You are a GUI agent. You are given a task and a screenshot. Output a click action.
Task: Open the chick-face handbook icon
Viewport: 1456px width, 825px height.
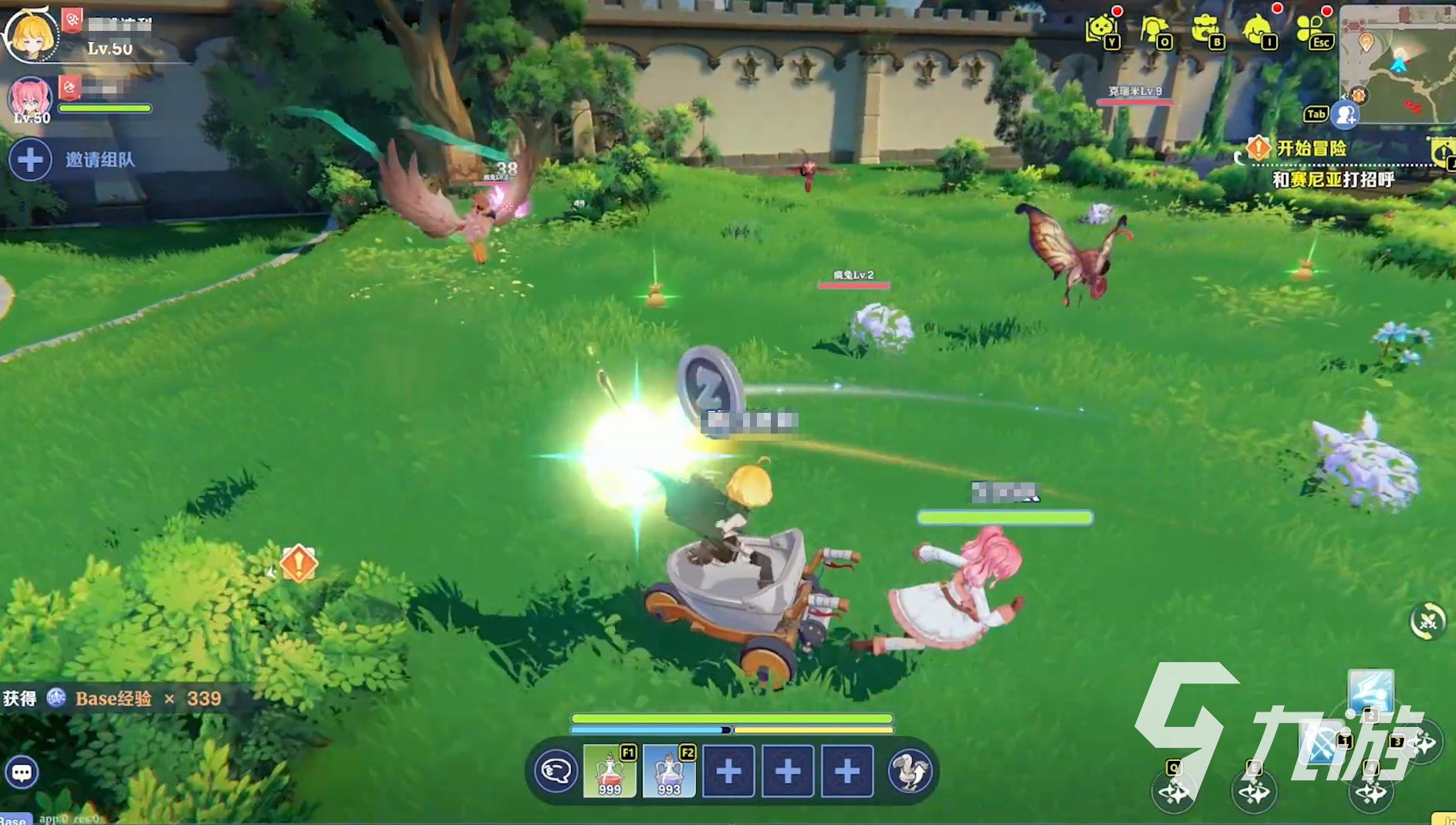point(1101,31)
